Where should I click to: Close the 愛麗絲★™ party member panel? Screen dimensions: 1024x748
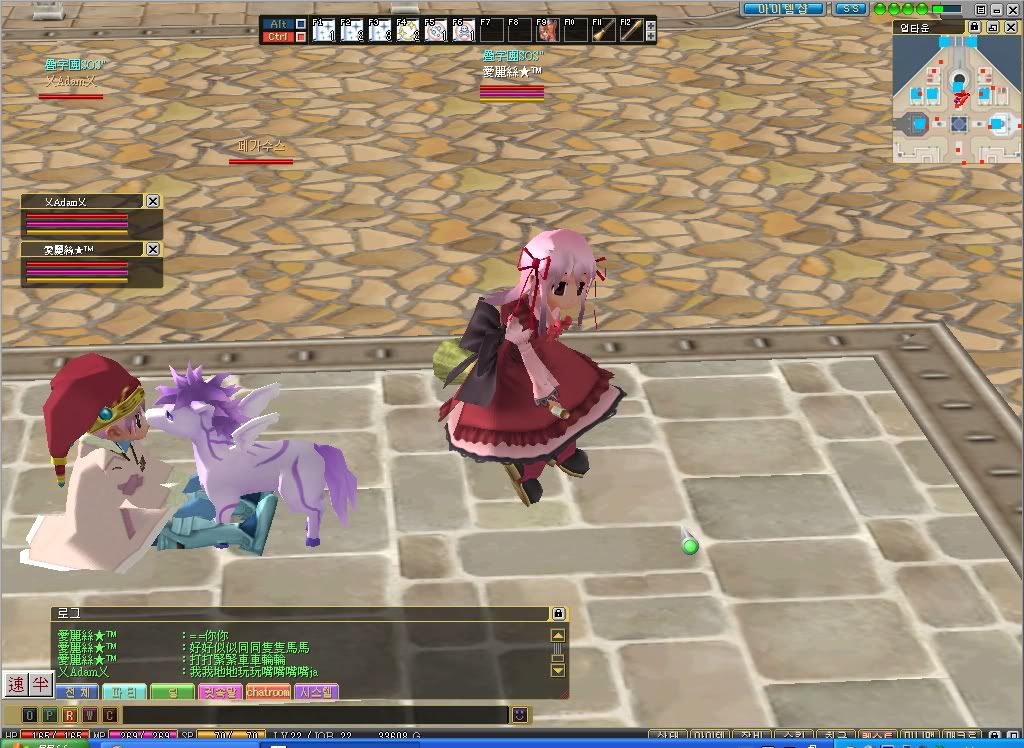coord(153,249)
